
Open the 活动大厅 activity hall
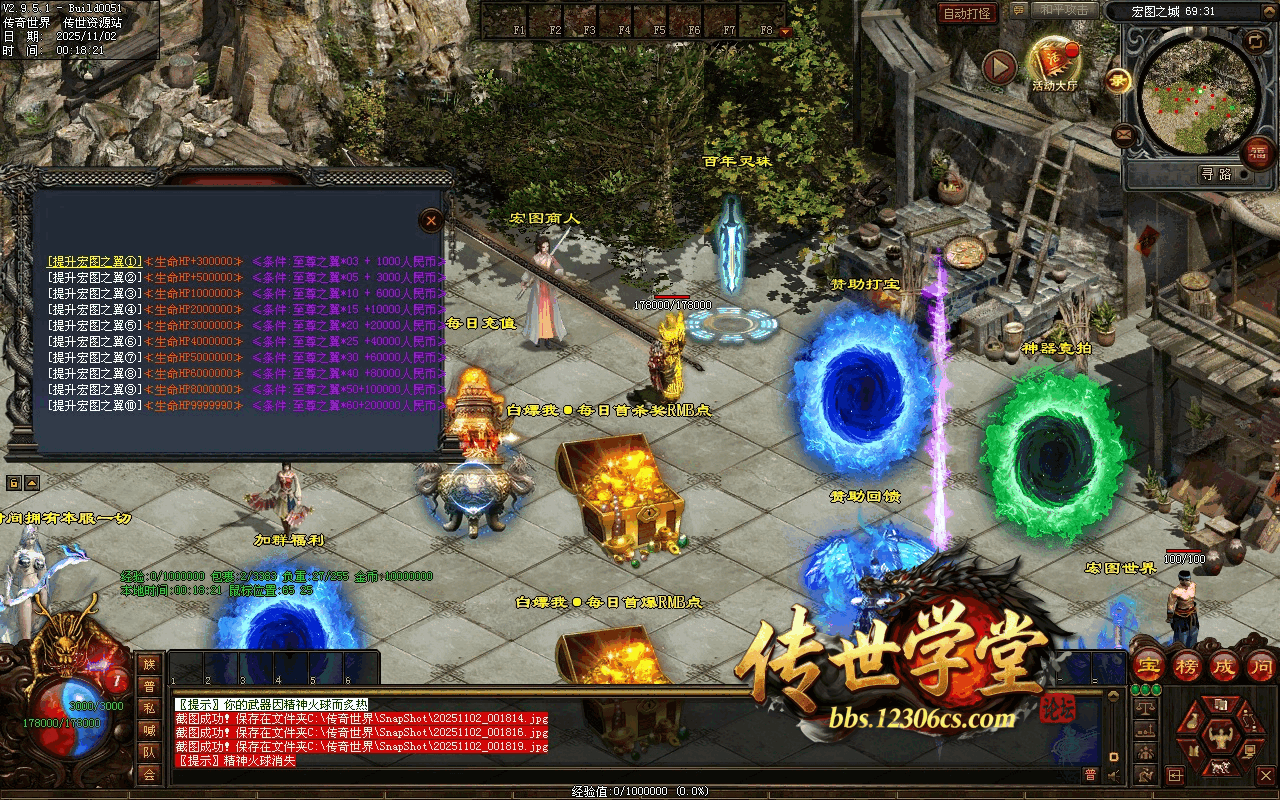click(1053, 63)
